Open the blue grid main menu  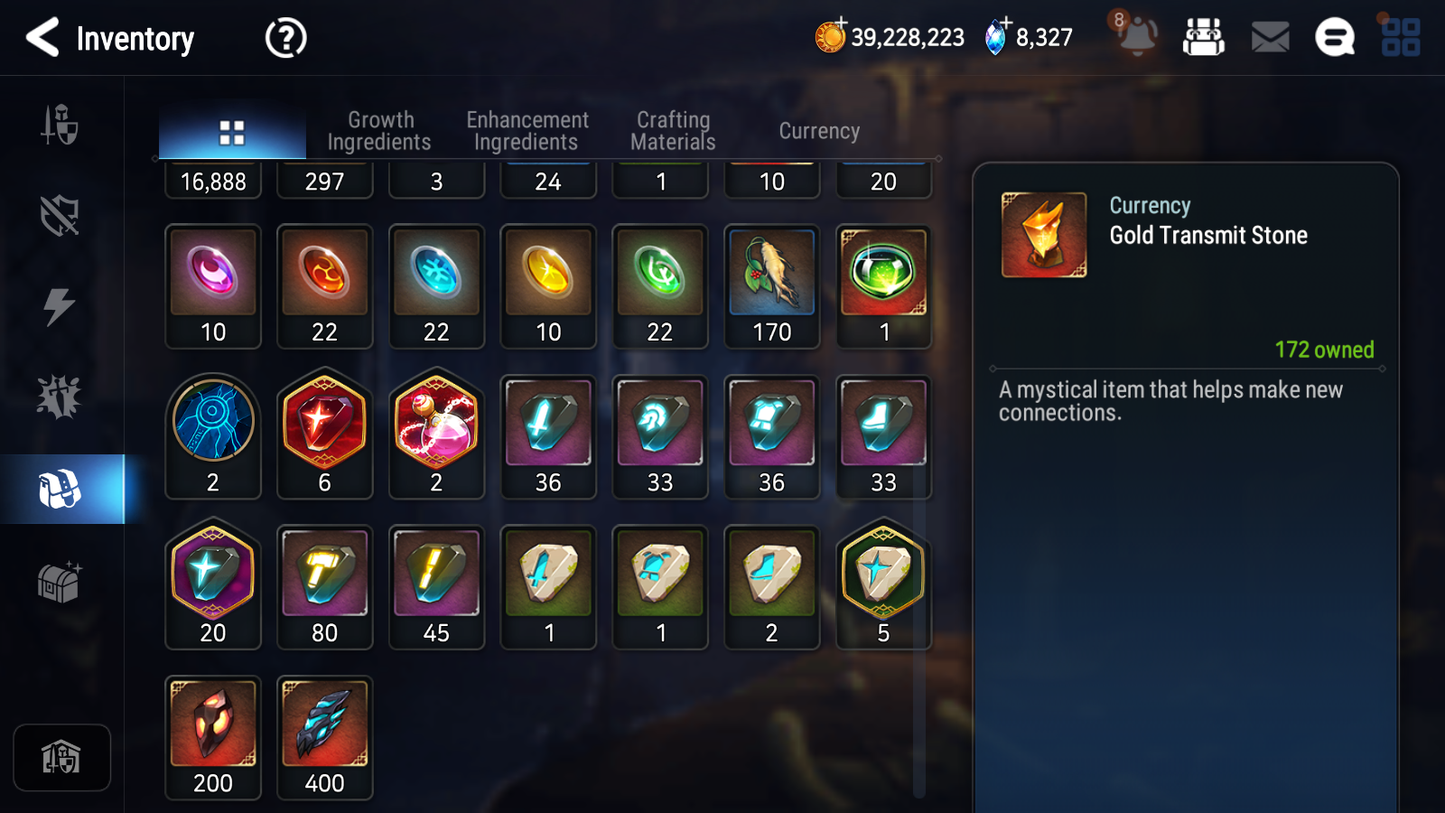click(x=1400, y=37)
